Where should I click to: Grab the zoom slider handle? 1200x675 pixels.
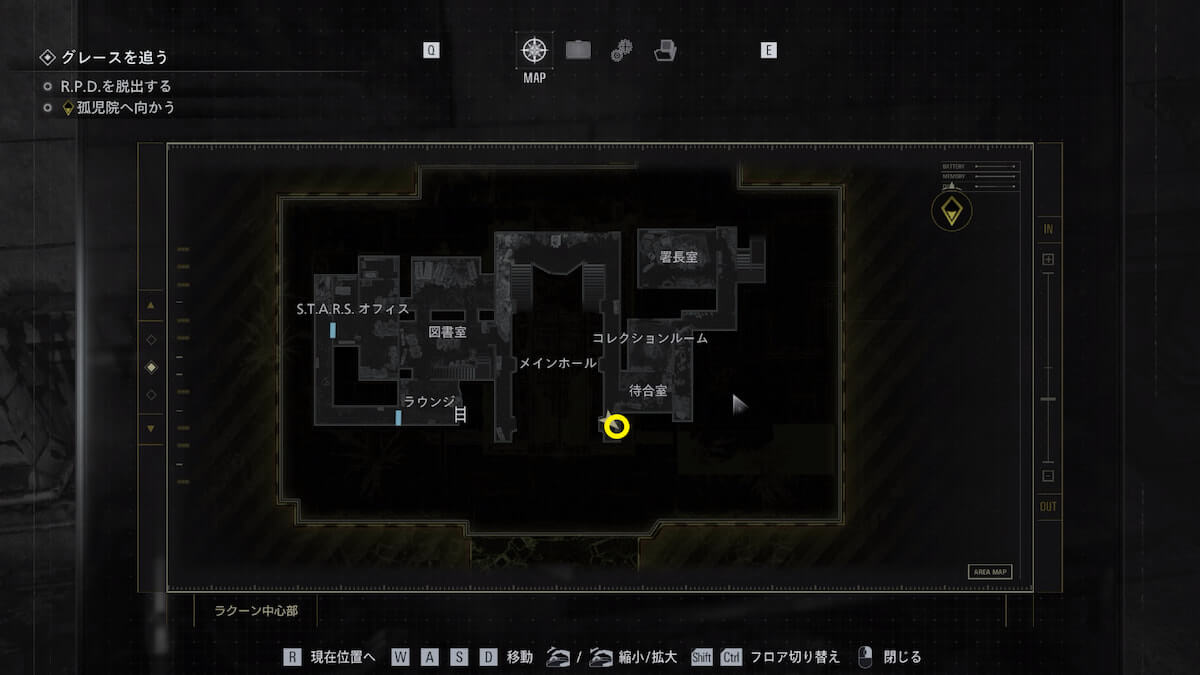tap(1048, 399)
